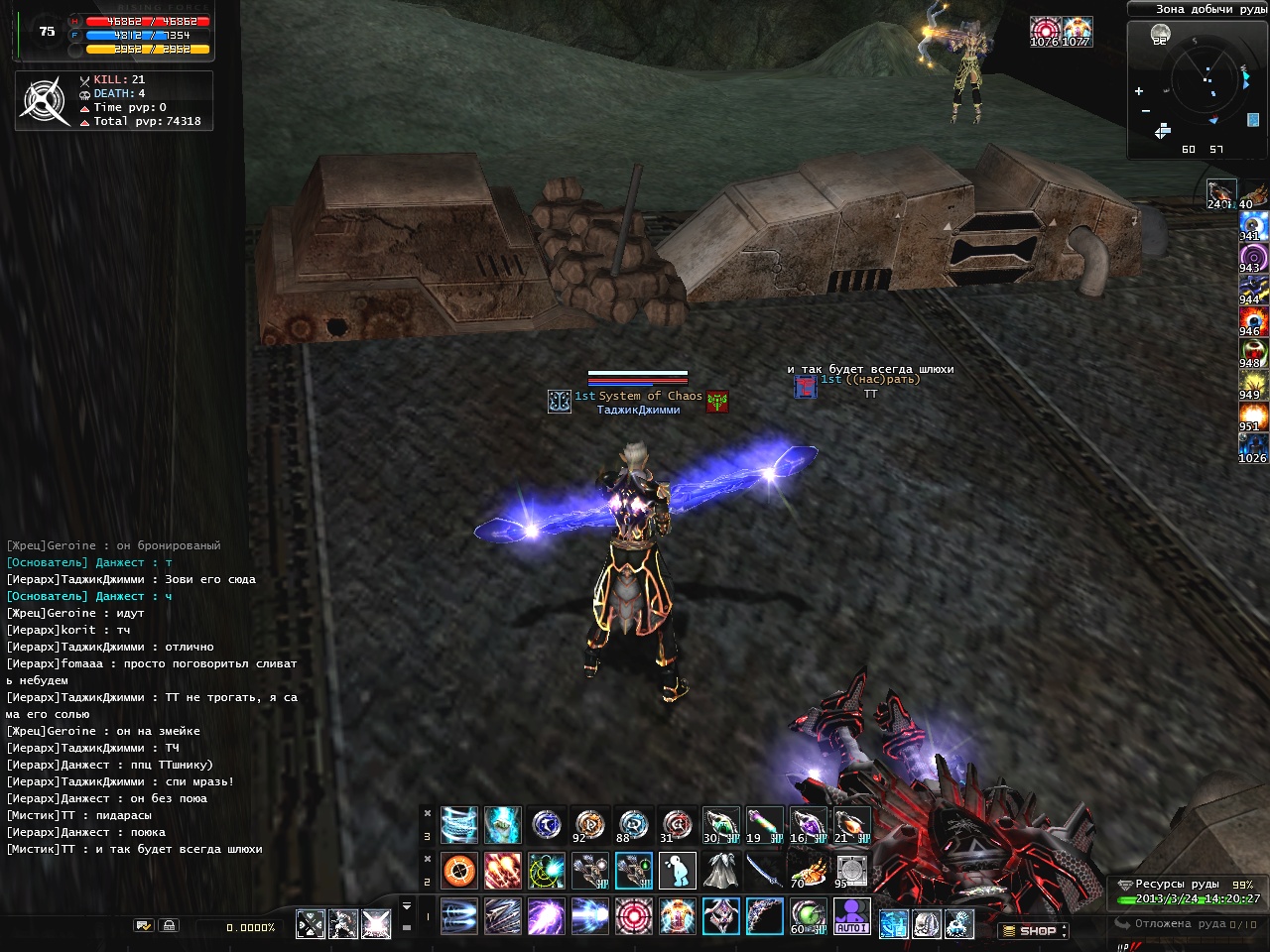Open the blue map page icon on minimap
The height and width of the screenshot is (952, 1270).
(1253, 120)
